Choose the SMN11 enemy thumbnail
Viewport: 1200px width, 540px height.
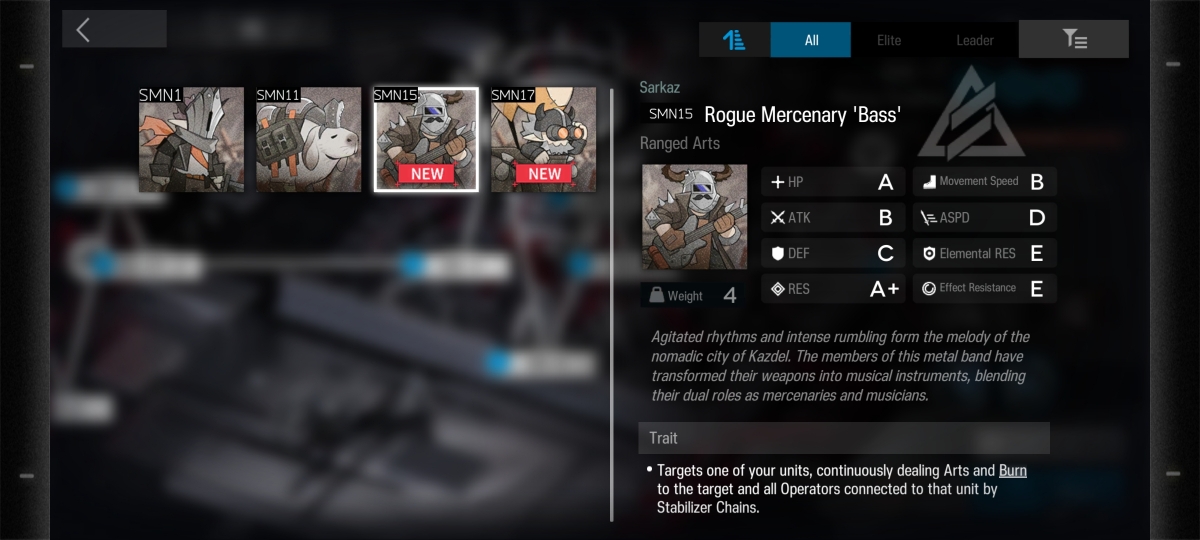[308, 139]
